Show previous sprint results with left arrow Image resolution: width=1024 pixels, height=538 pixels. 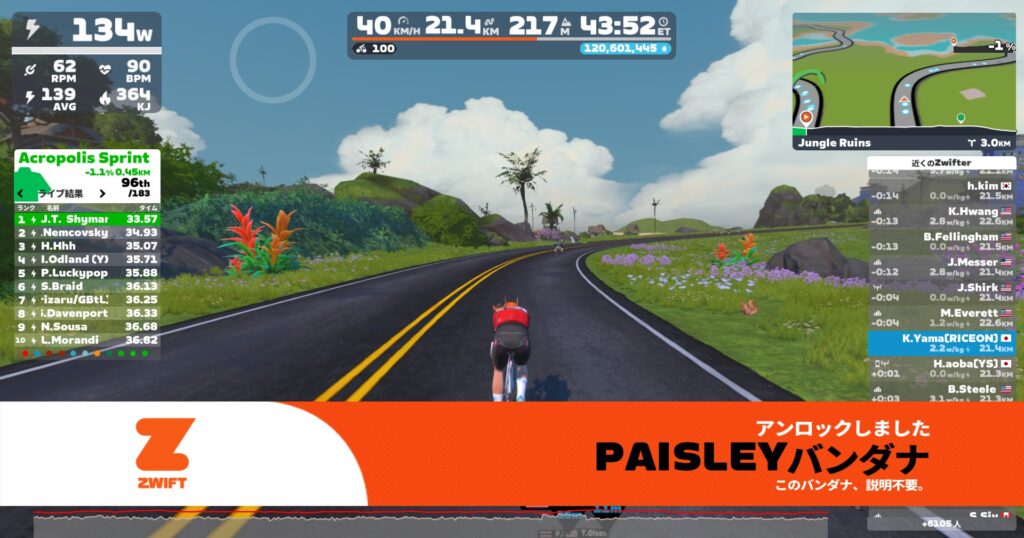[27, 194]
